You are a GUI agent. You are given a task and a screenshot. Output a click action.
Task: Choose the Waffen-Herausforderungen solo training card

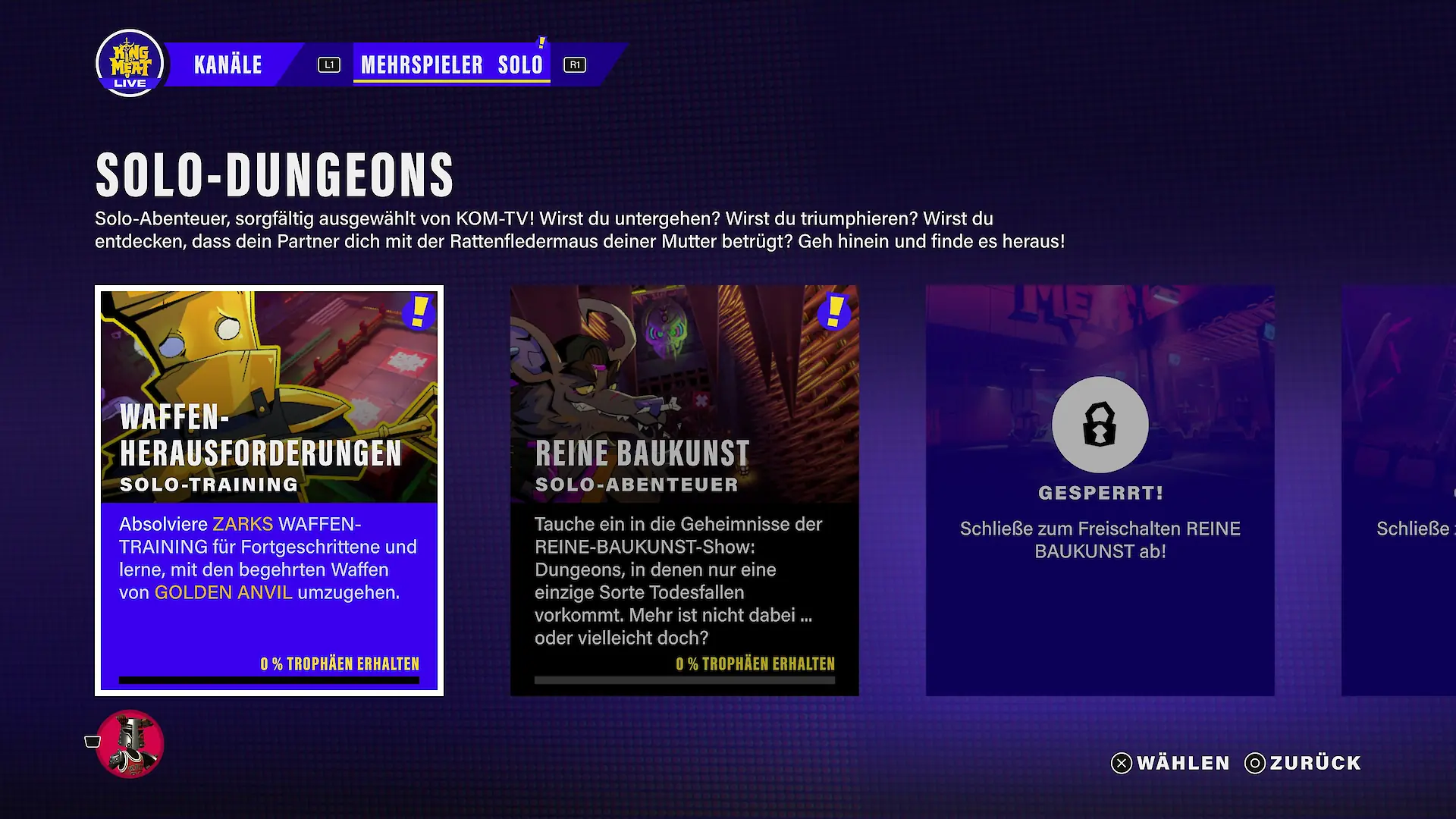click(269, 490)
